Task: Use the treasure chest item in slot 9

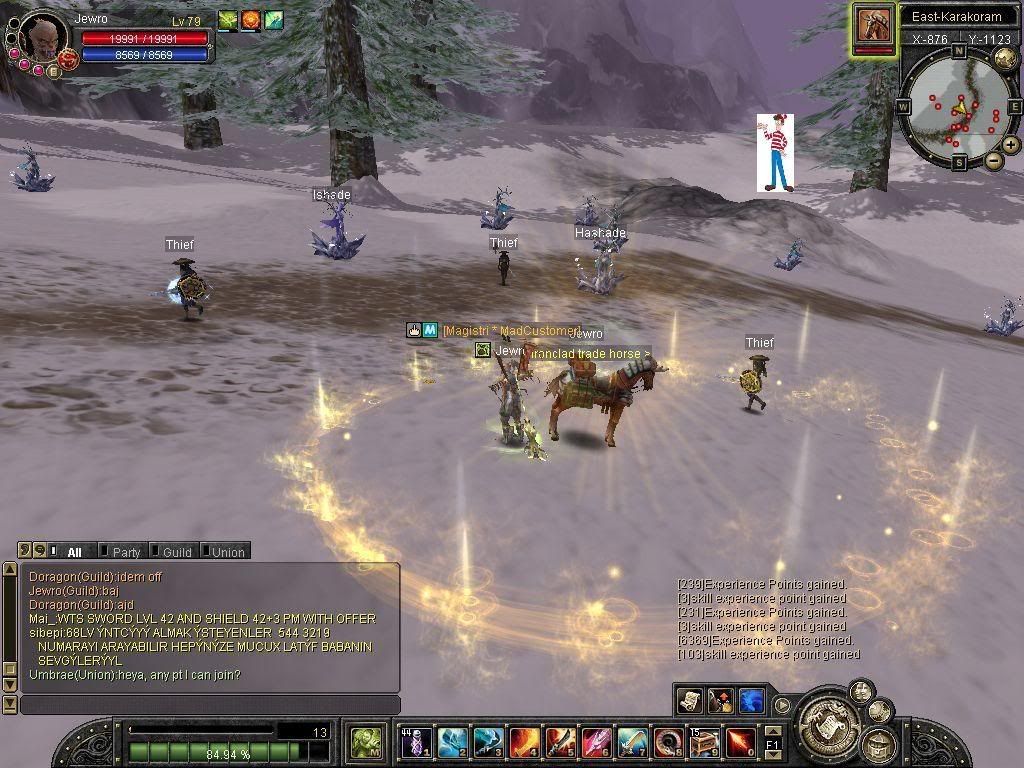Action: (704, 742)
